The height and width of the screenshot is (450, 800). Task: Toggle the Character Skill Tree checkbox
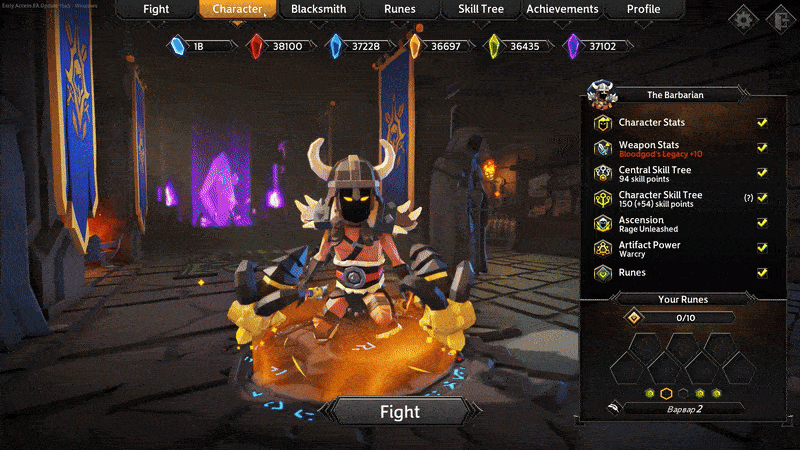point(762,198)
